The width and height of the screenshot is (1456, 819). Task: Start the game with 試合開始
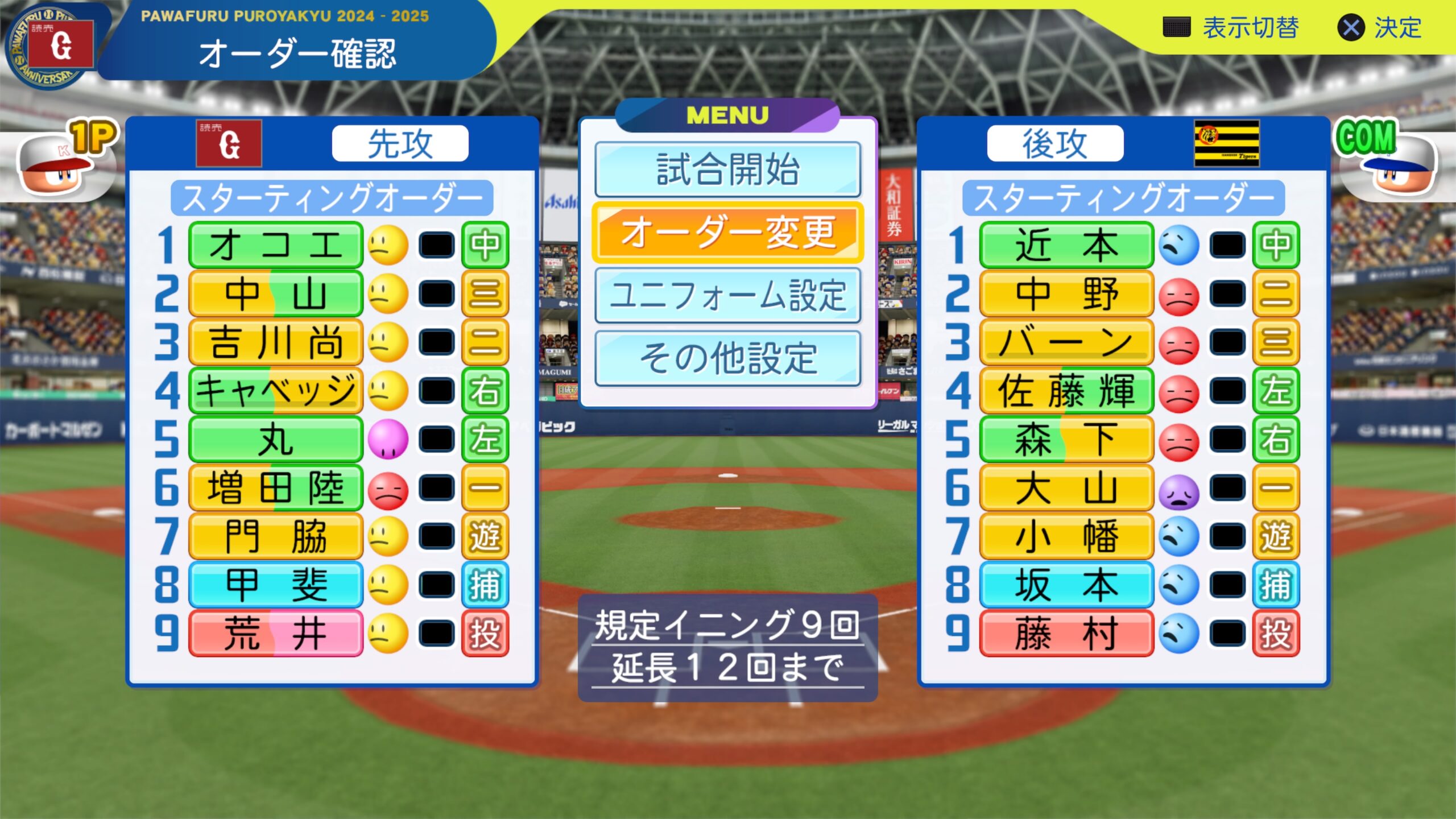pyautogui.click(x=727, y=169)
